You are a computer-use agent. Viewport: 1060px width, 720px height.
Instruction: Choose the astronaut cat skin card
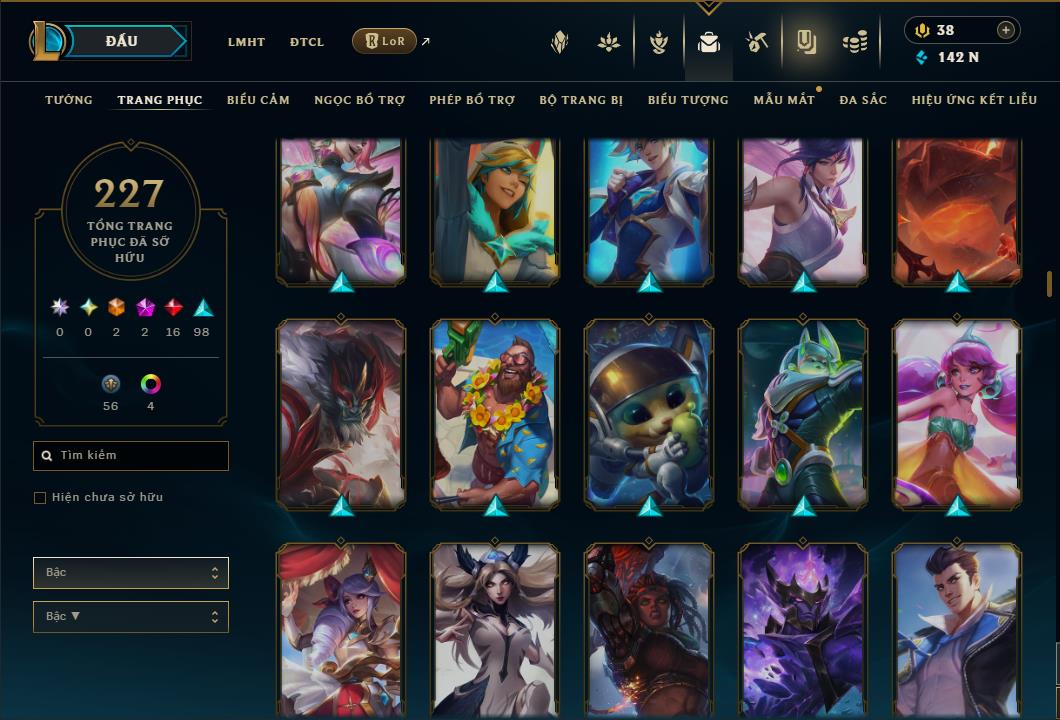[649, 412]
